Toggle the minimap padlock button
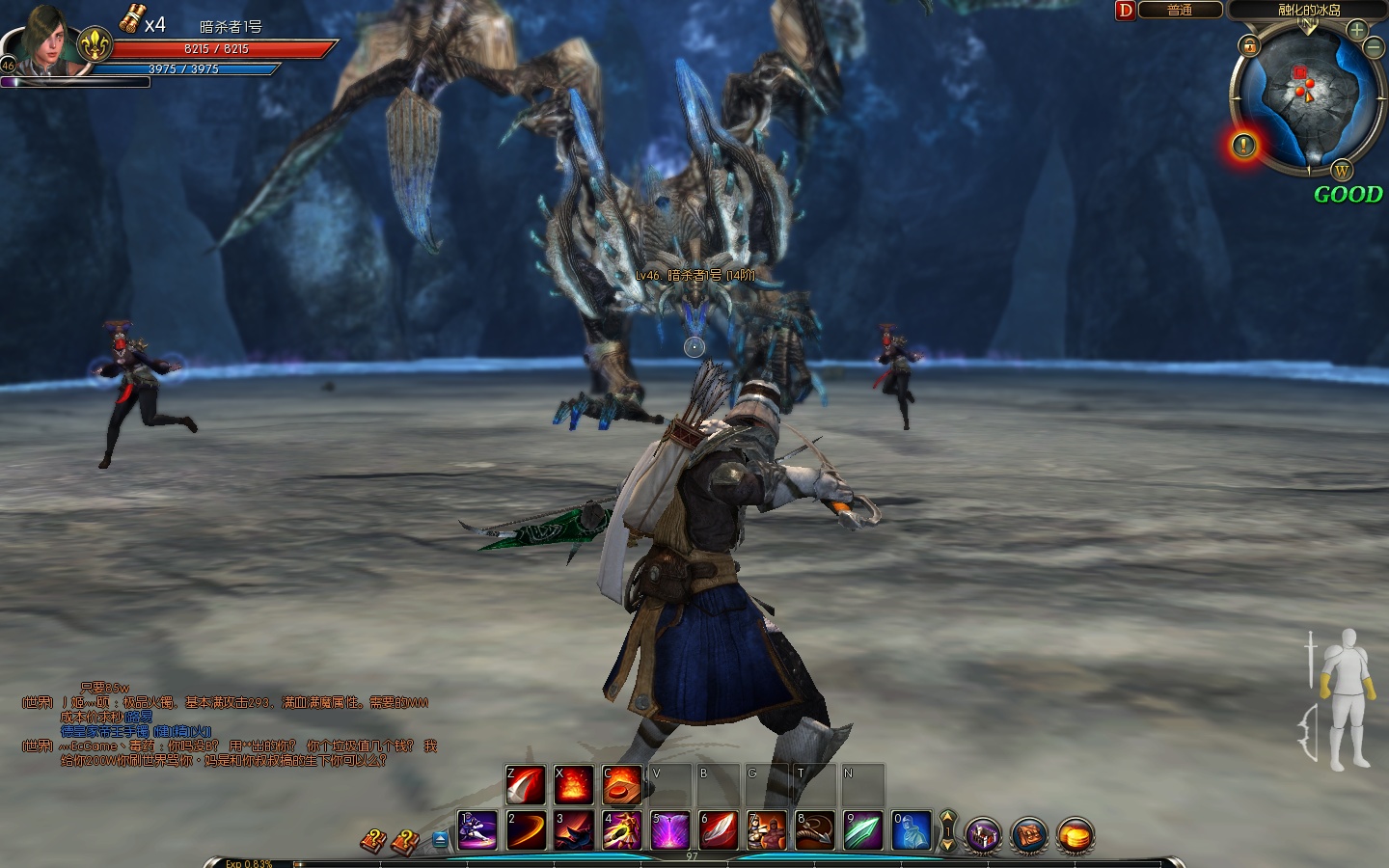Viewport: 1389px width, 868px height. coord(1249,45)
